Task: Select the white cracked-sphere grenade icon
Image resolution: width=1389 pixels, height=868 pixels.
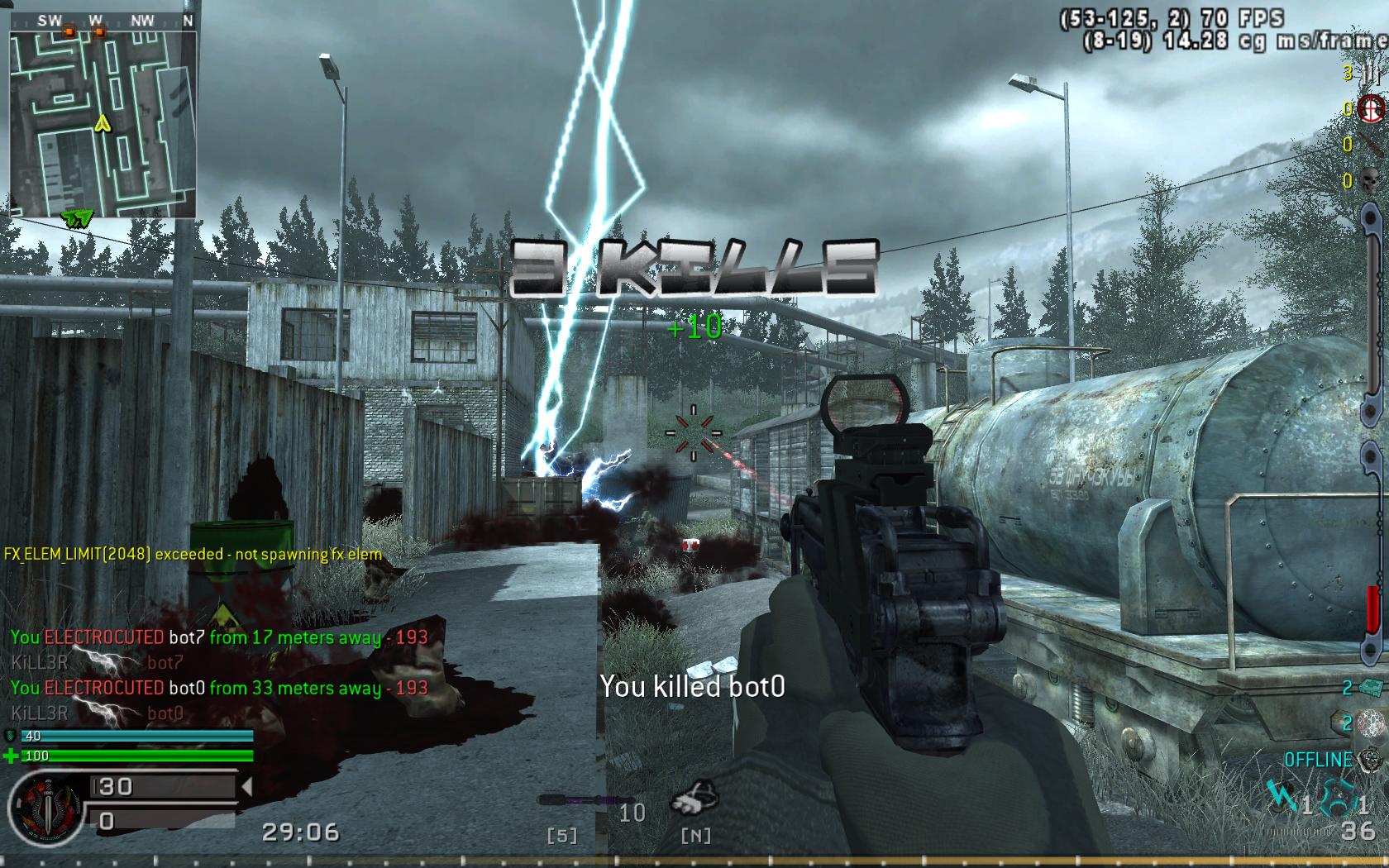Action: click(1372, 722)
